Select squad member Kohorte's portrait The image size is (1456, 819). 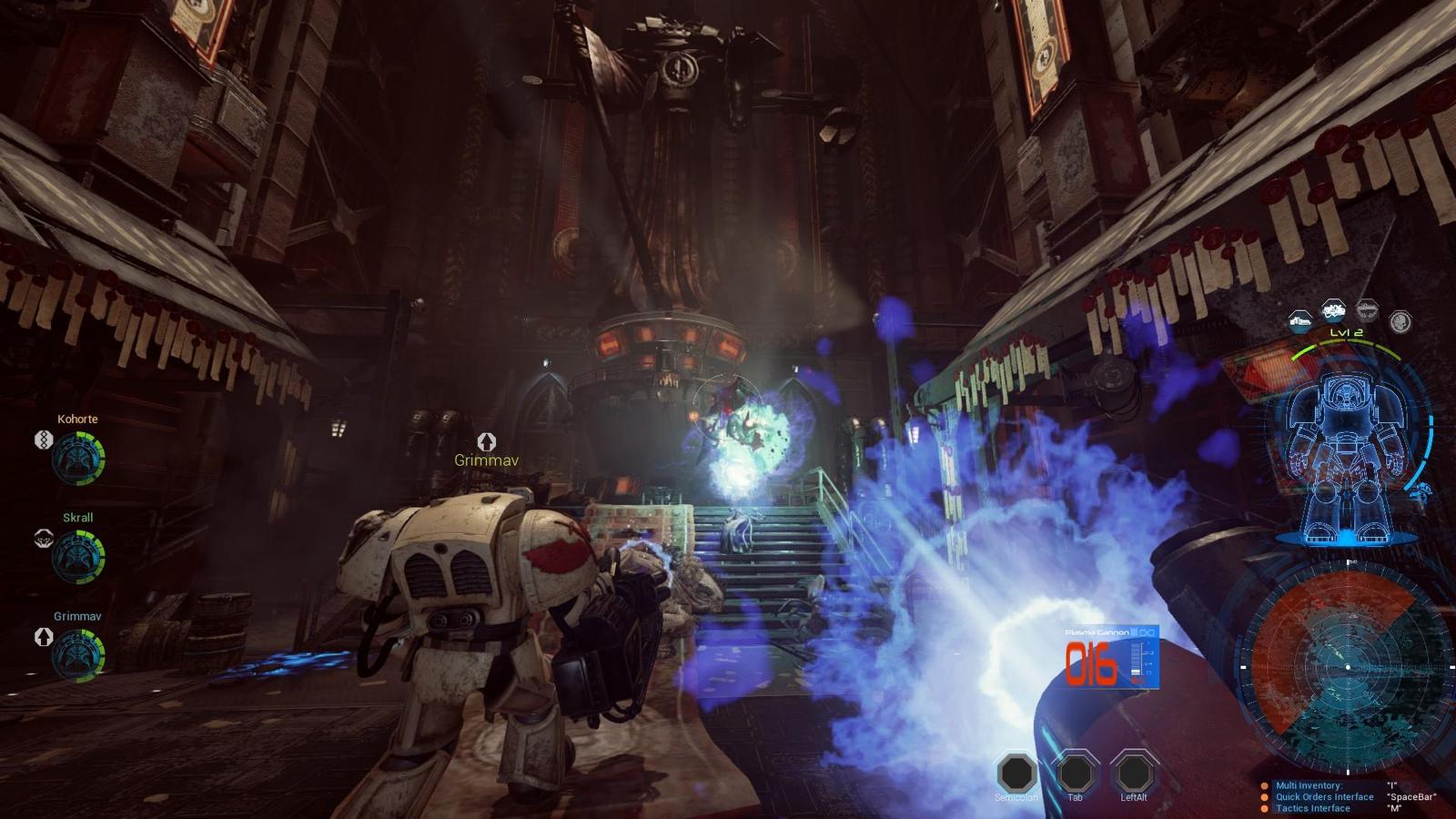point(78,459)
